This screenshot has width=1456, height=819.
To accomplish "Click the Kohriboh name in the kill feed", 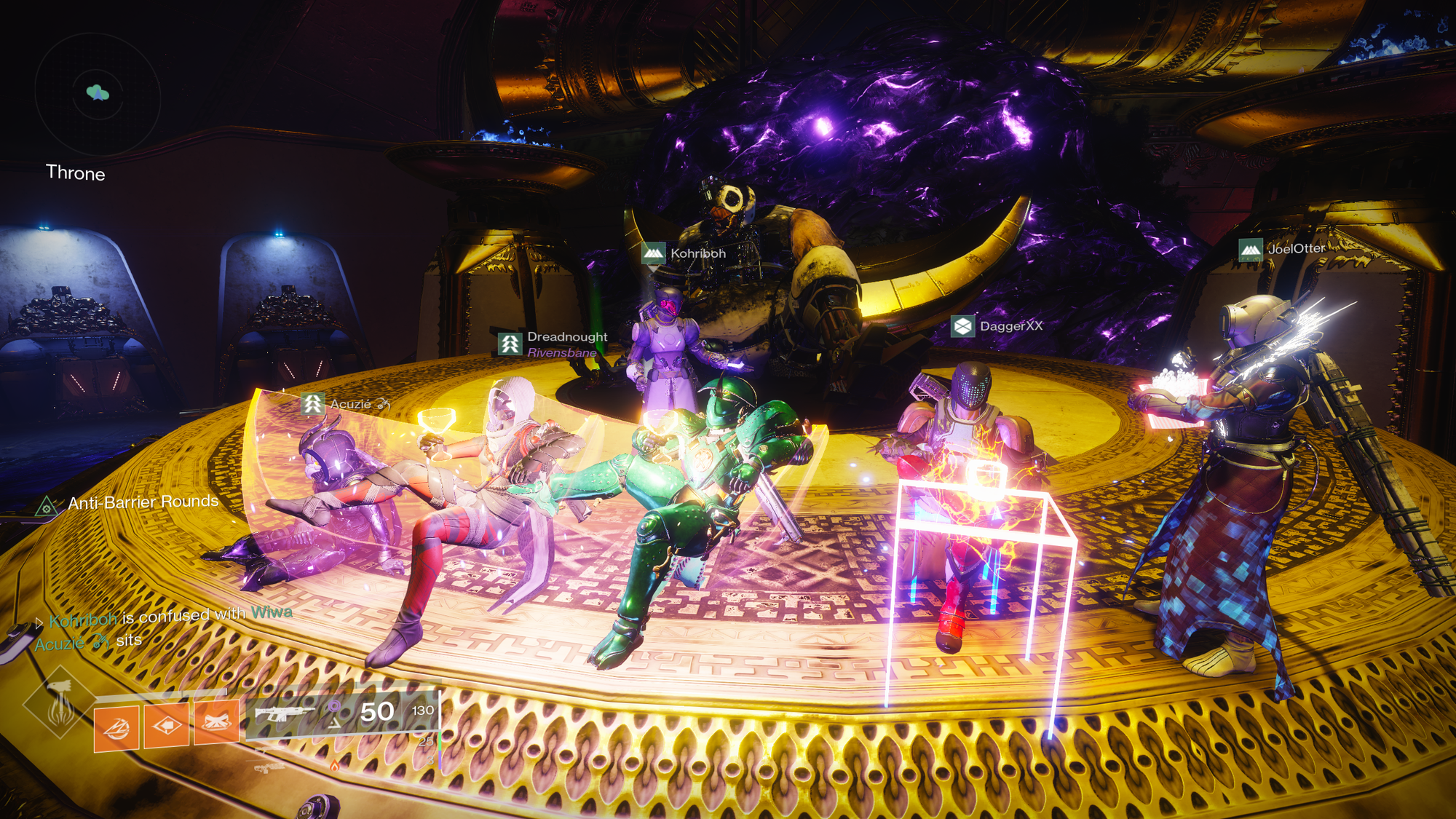I will [82, 621].
